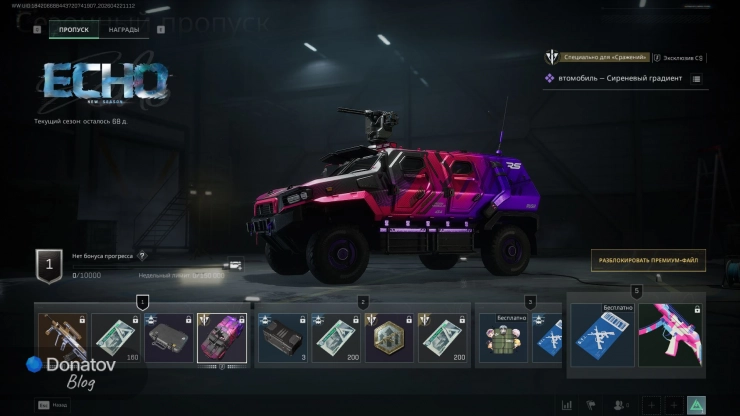Click the Назад back button

pyautogui.click(x=50, y=405)
